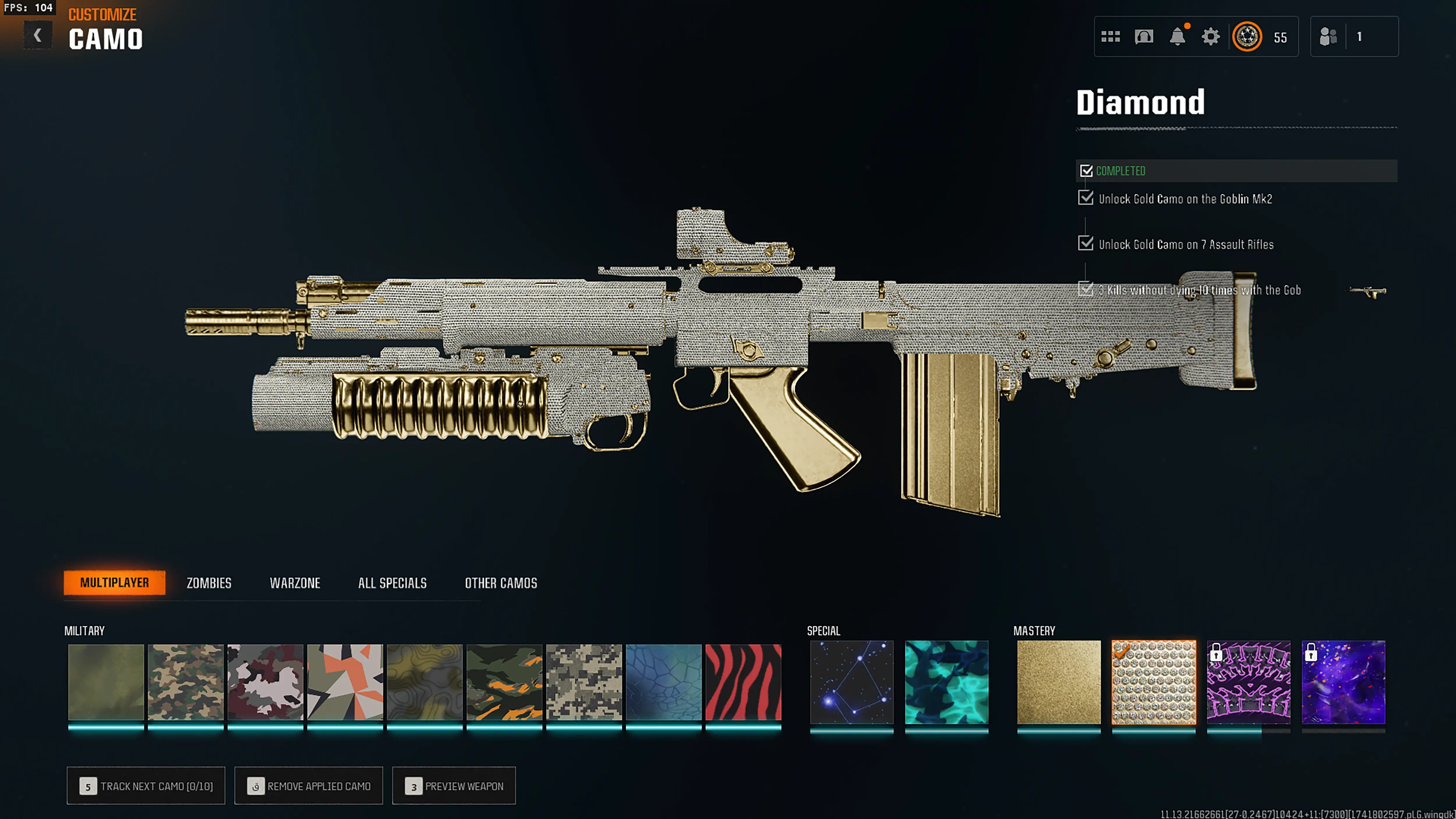Apply the red tiger stripe camo
Viewport: 1456px width, 819px height.
point(743,682)
